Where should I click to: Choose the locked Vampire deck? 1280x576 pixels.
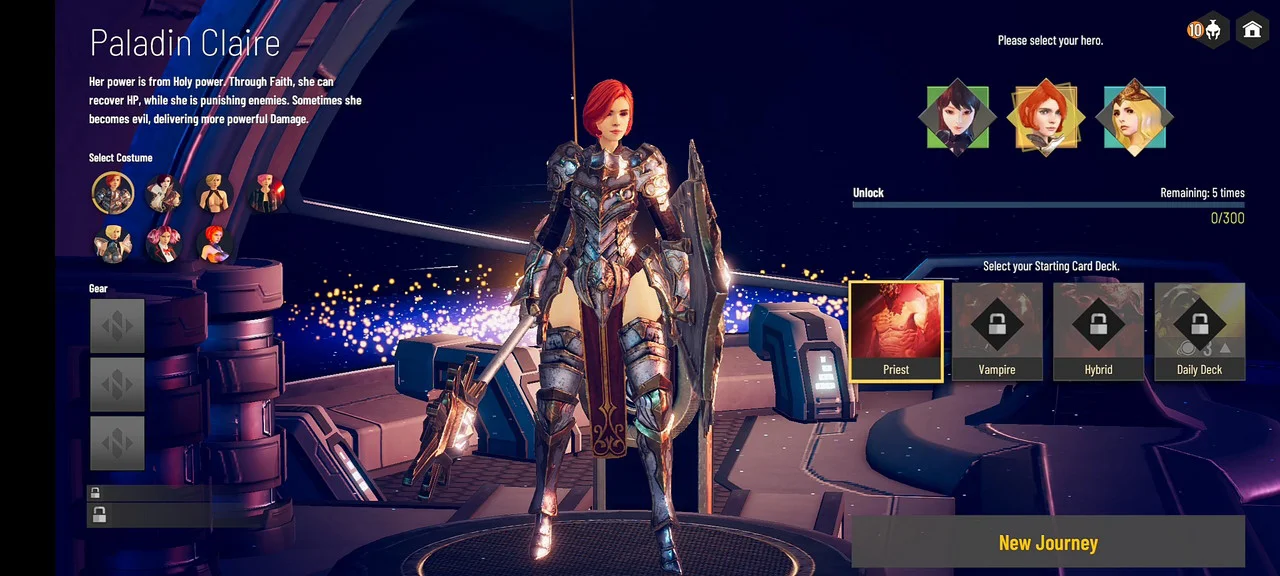997,331
